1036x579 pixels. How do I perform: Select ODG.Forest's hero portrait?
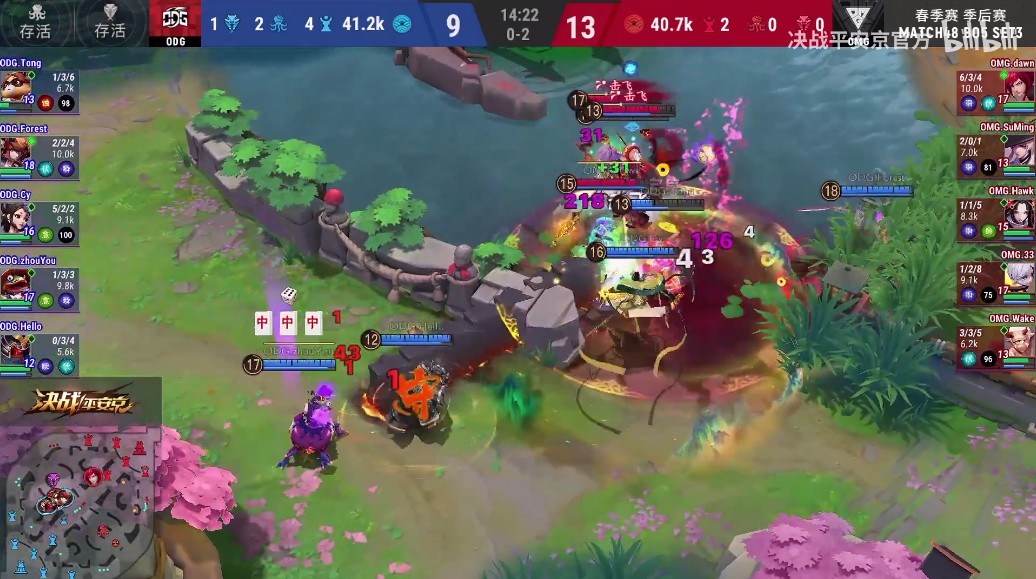[13, 153]
